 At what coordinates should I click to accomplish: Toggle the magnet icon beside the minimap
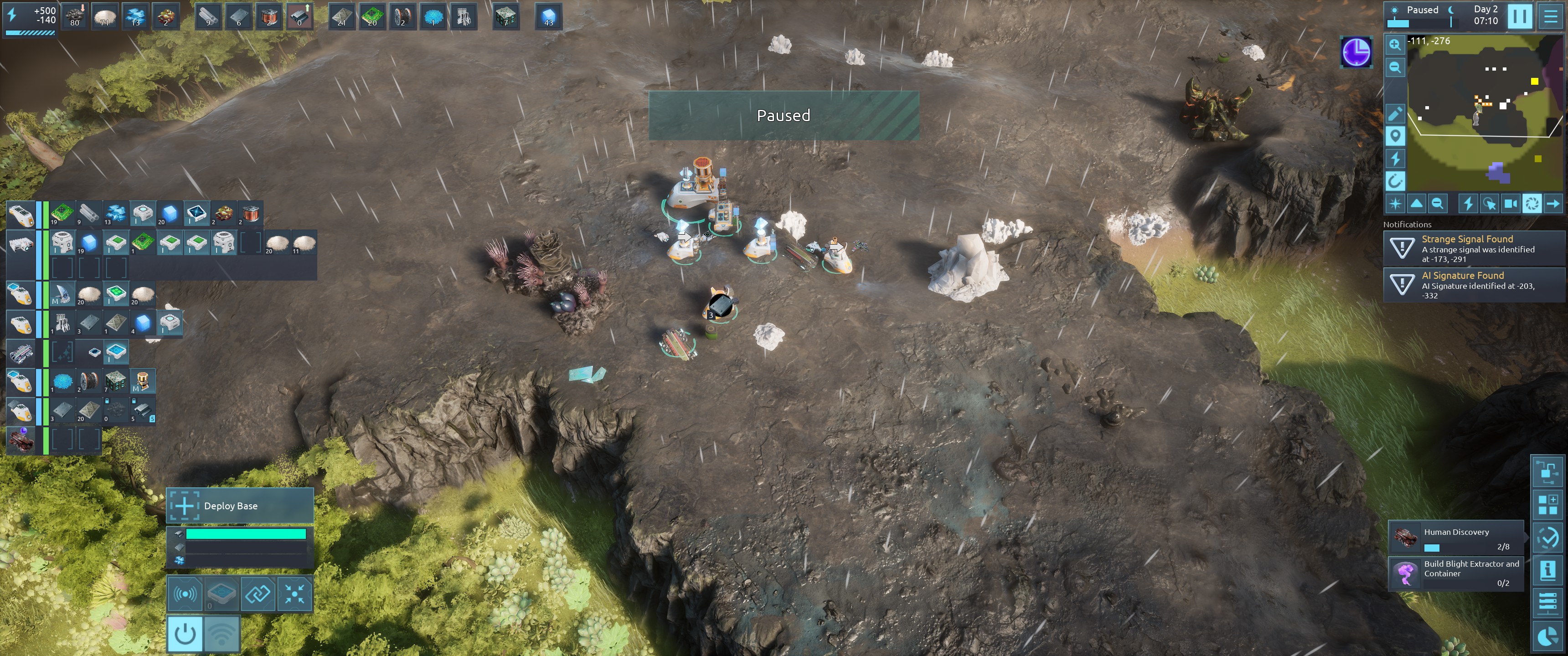click(x=1394, y=181)
